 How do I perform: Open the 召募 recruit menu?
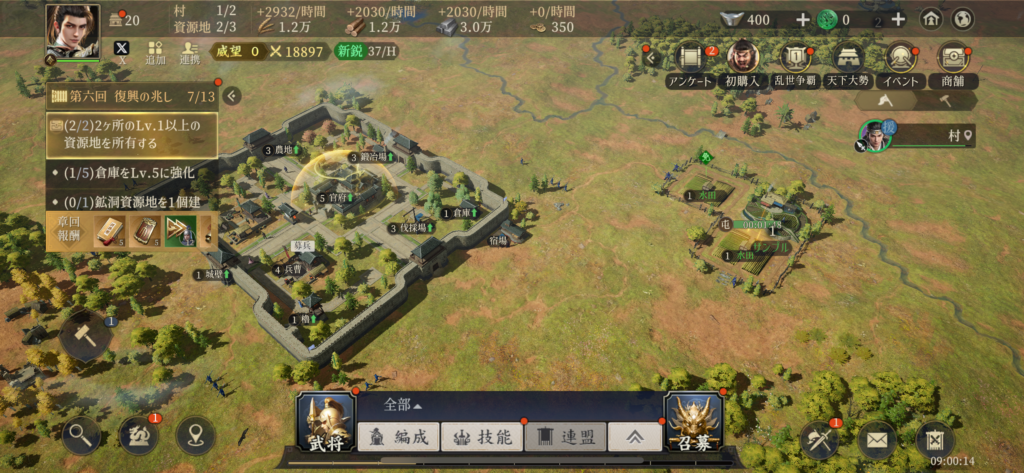click(693, 421)
